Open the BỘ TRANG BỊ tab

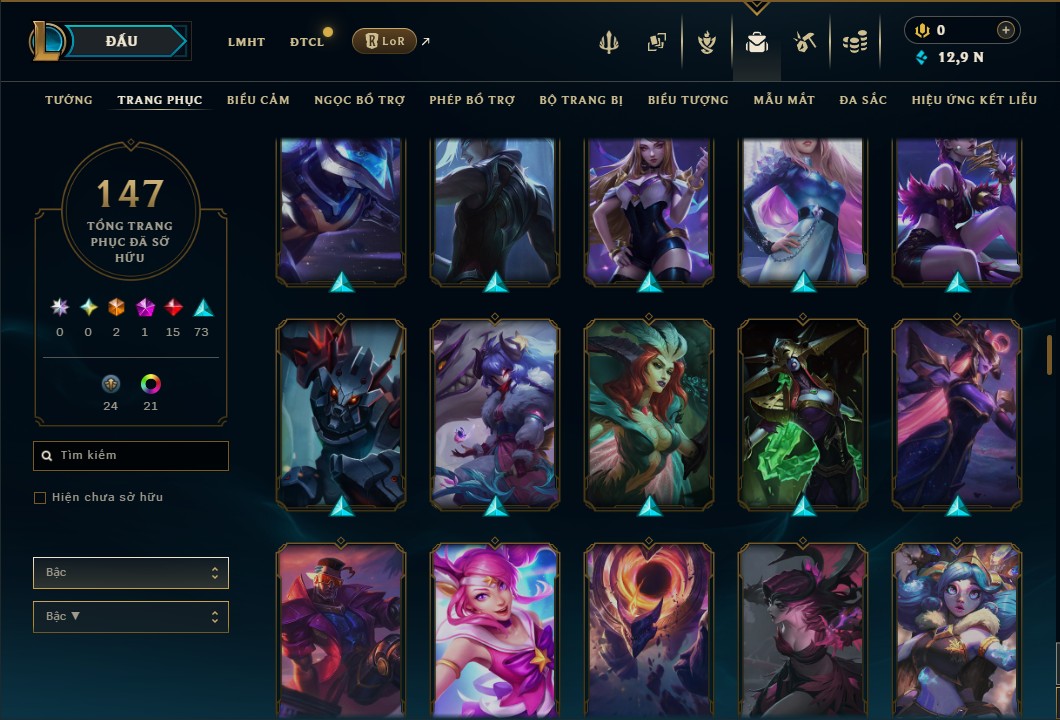(x=581, y=100)
